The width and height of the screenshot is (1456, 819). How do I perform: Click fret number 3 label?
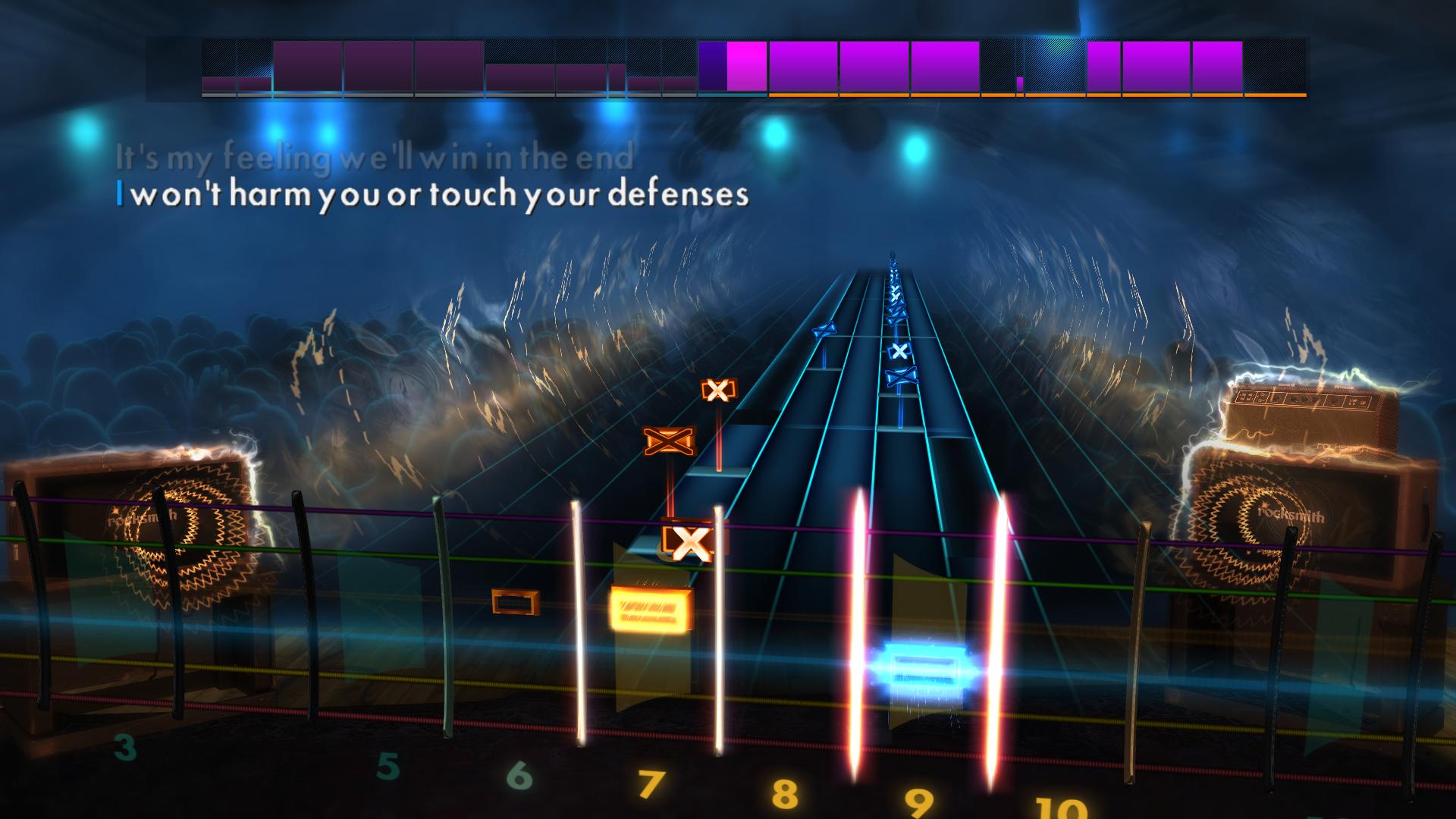pyautogui.click(x=124, y=747)
